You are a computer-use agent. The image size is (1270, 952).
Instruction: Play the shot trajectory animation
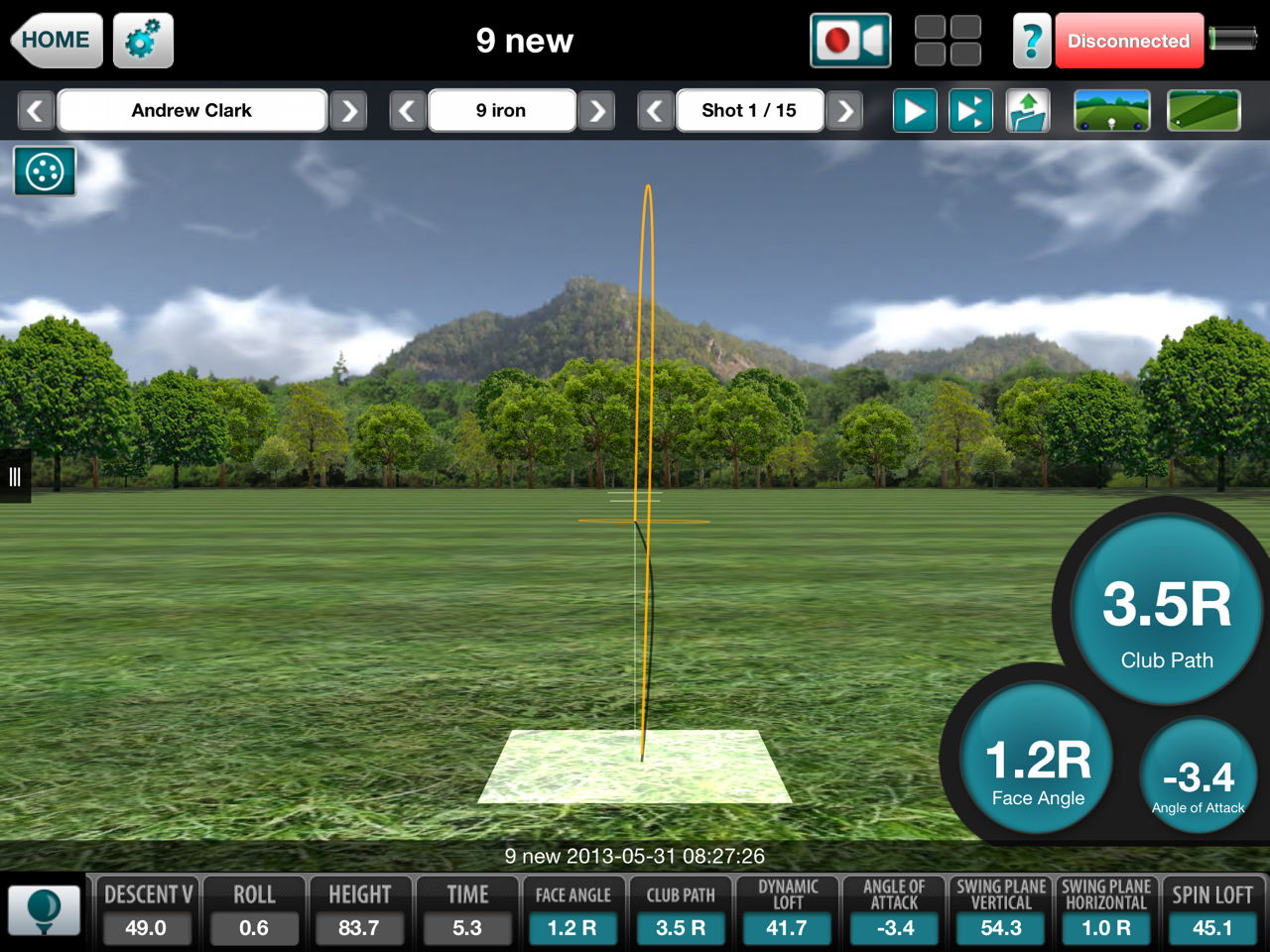(x=914, y=110)
